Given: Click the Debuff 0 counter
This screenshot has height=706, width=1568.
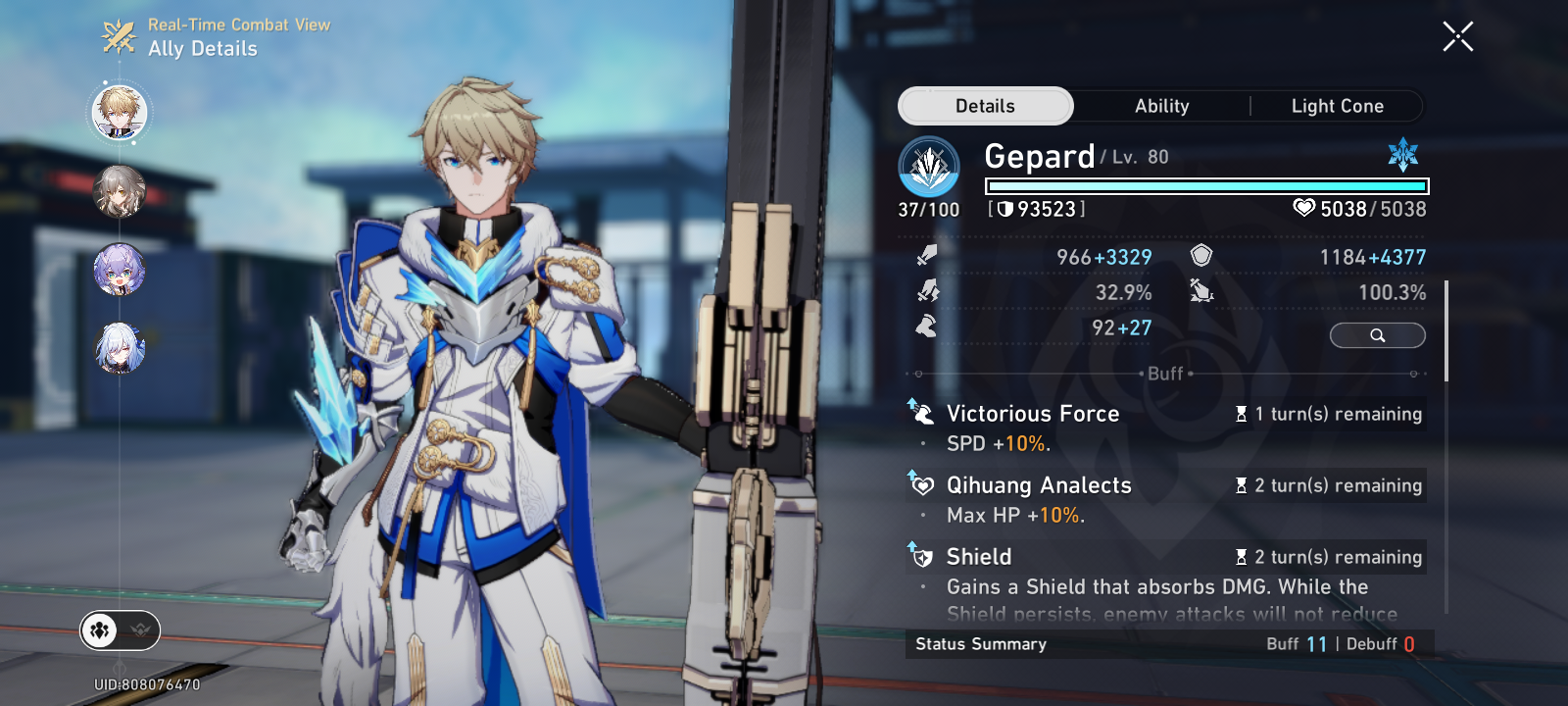Looking at the screenshot, I should coord(1382,644).
